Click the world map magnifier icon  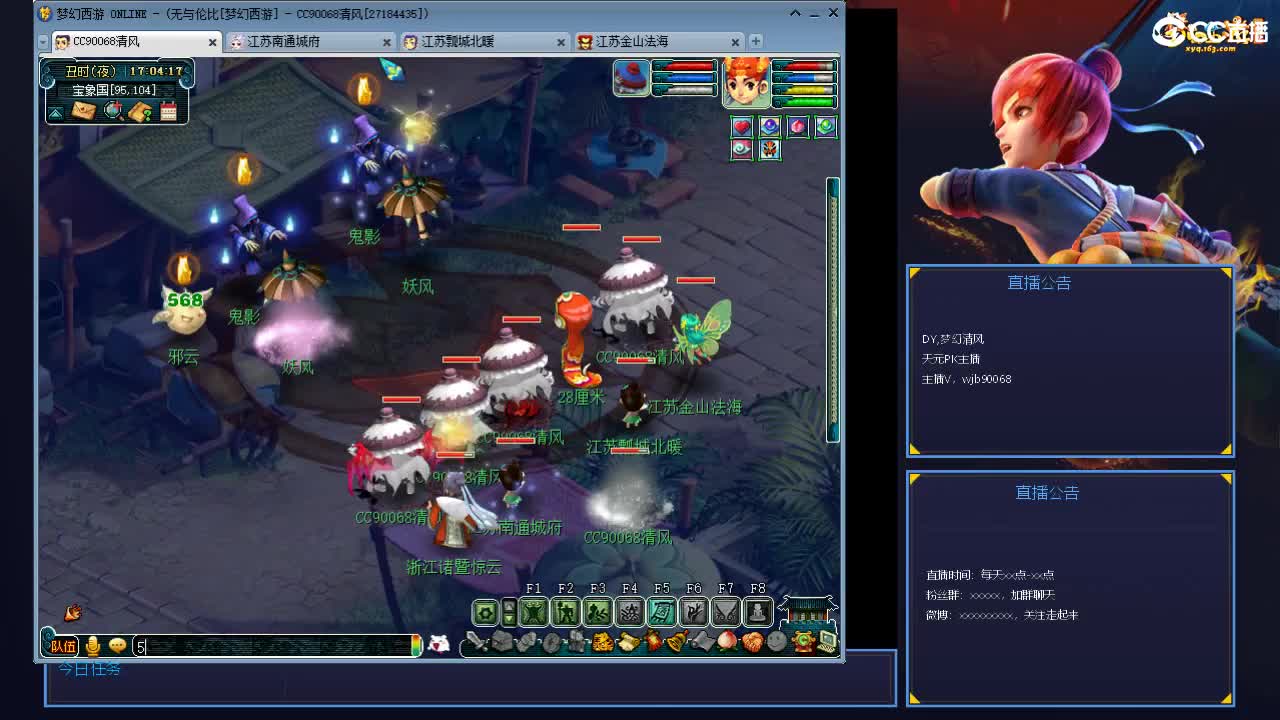113,110
